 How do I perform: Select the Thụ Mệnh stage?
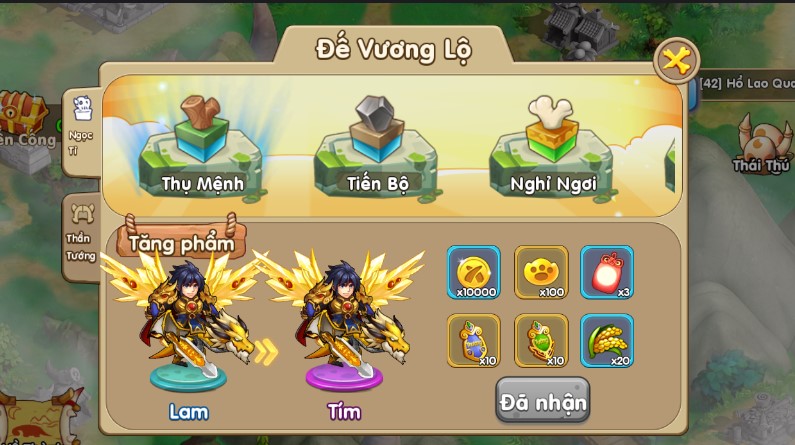202,148
